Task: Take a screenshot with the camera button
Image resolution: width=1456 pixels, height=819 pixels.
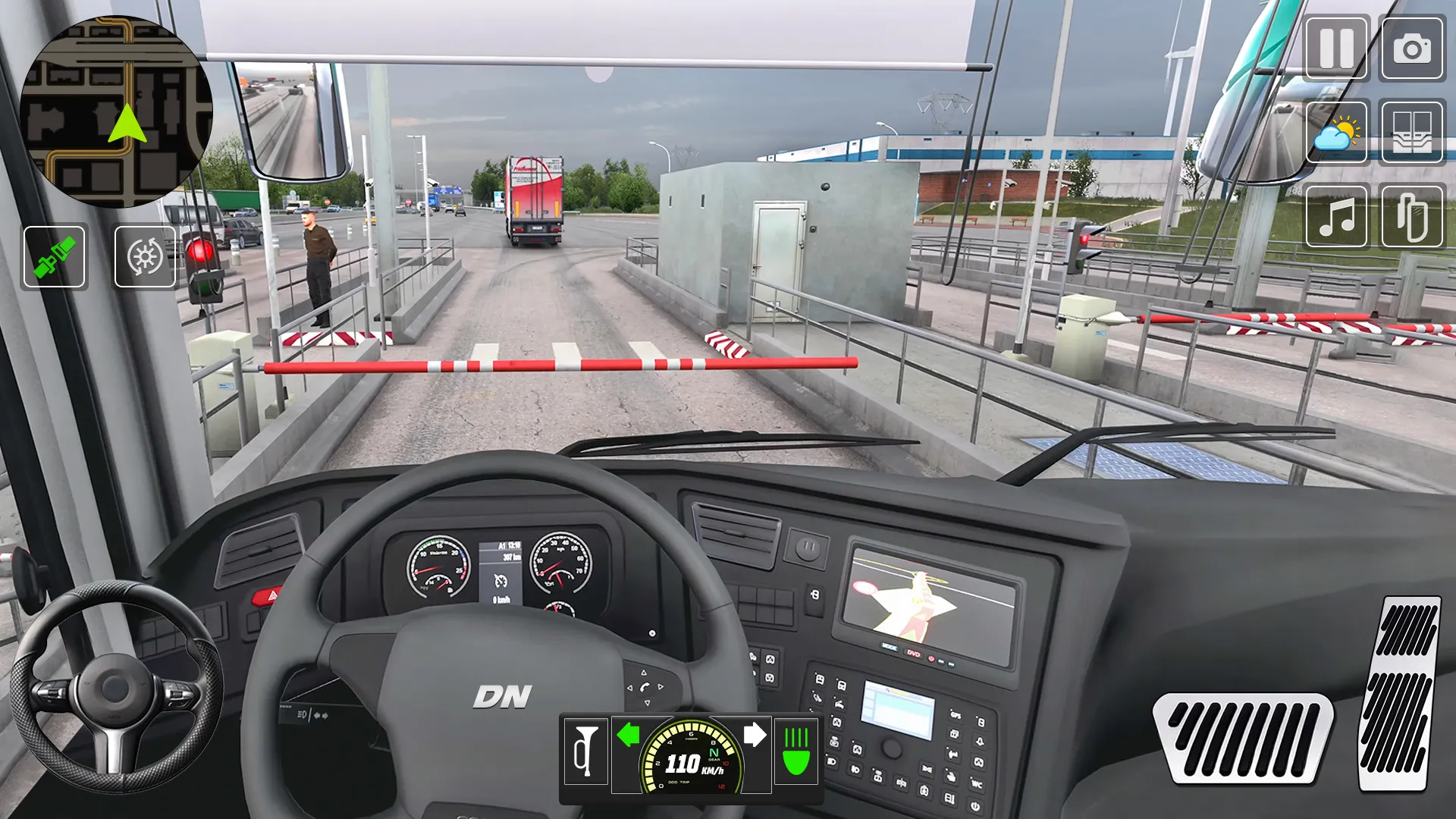Action: tap(1411, 49)
